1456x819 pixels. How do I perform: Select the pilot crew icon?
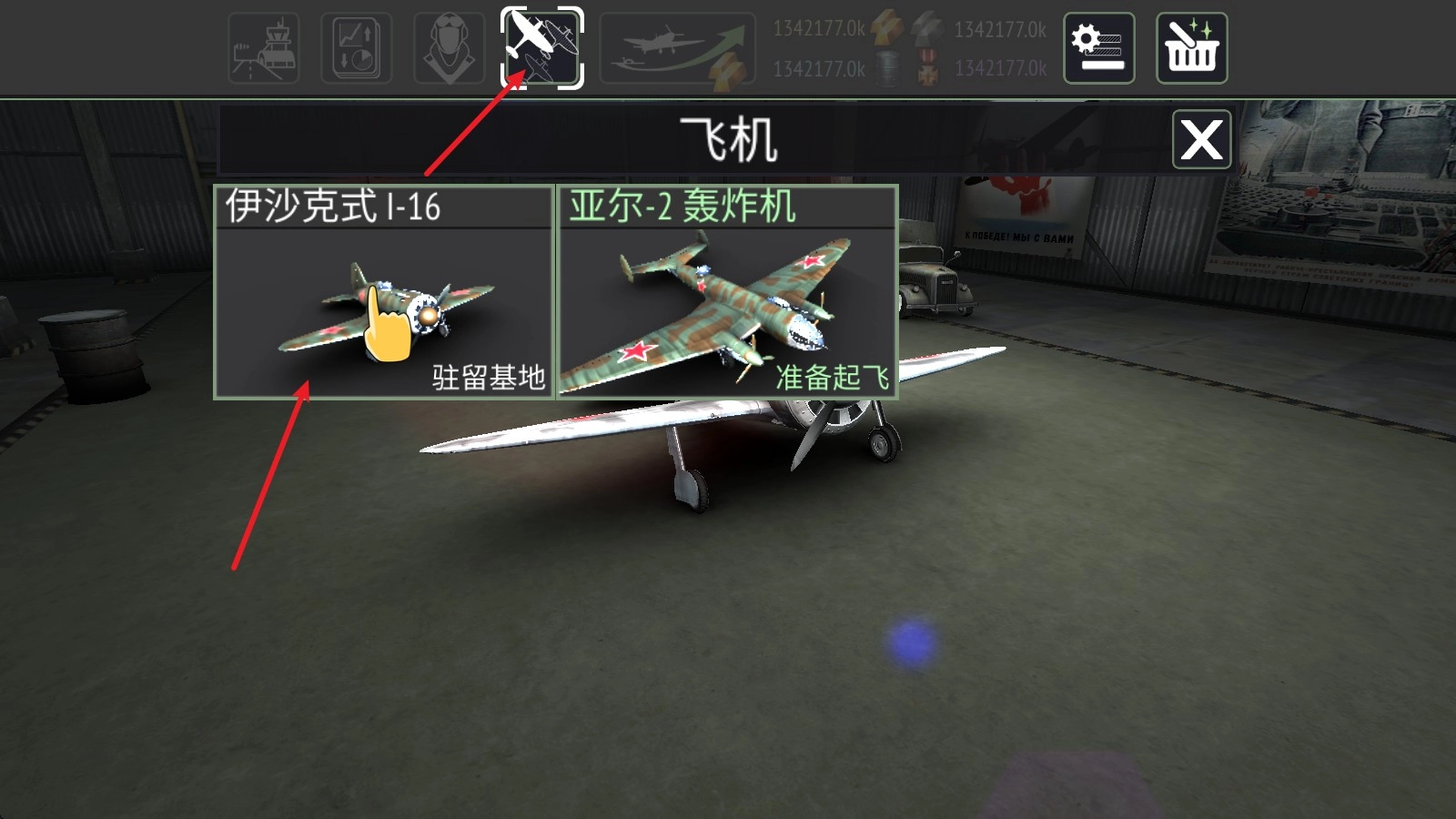click(448, 45)
